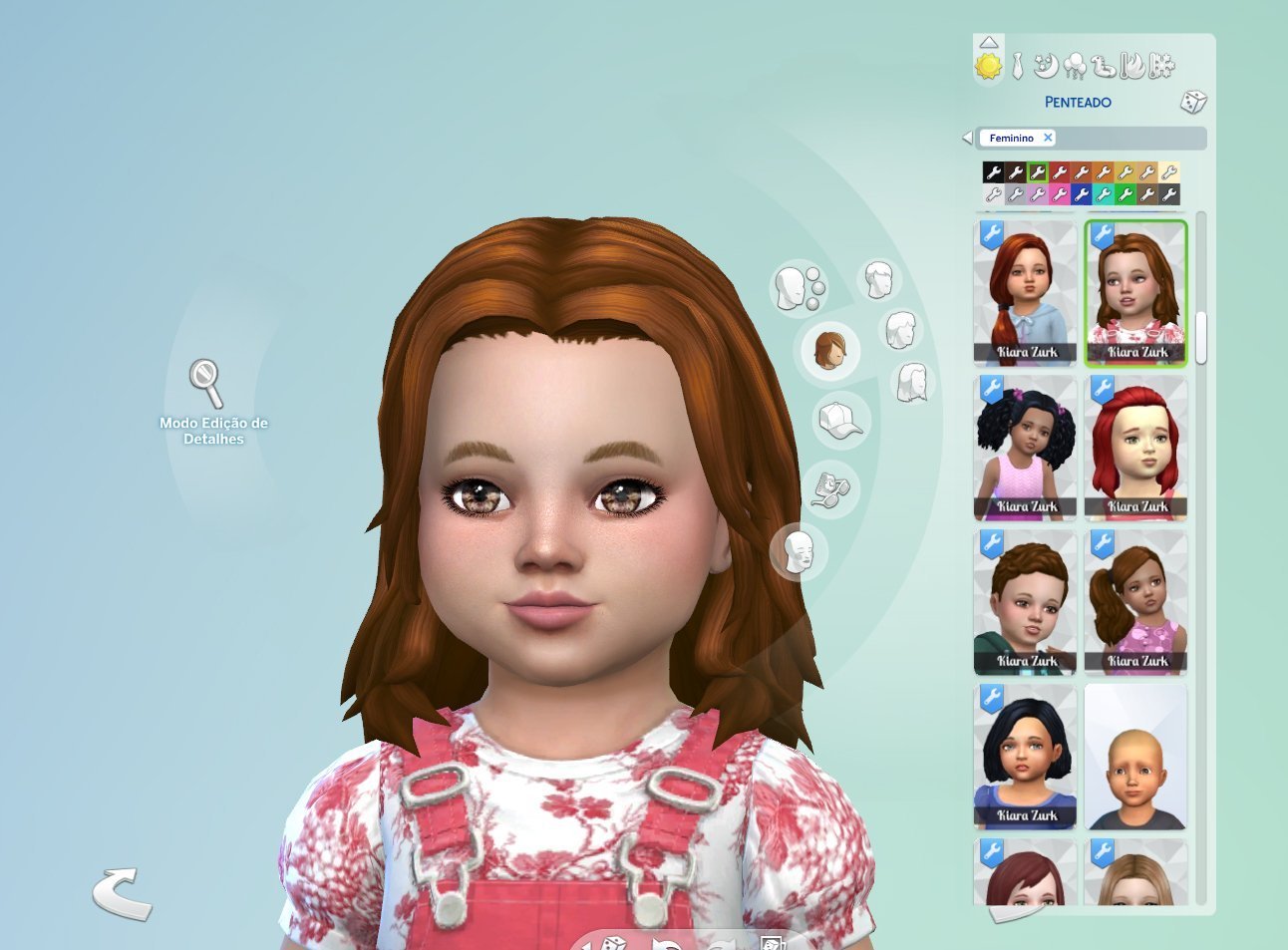The image size is (1288, 950).
Task: Open the hats category cap icon
Action: [839, 421]
